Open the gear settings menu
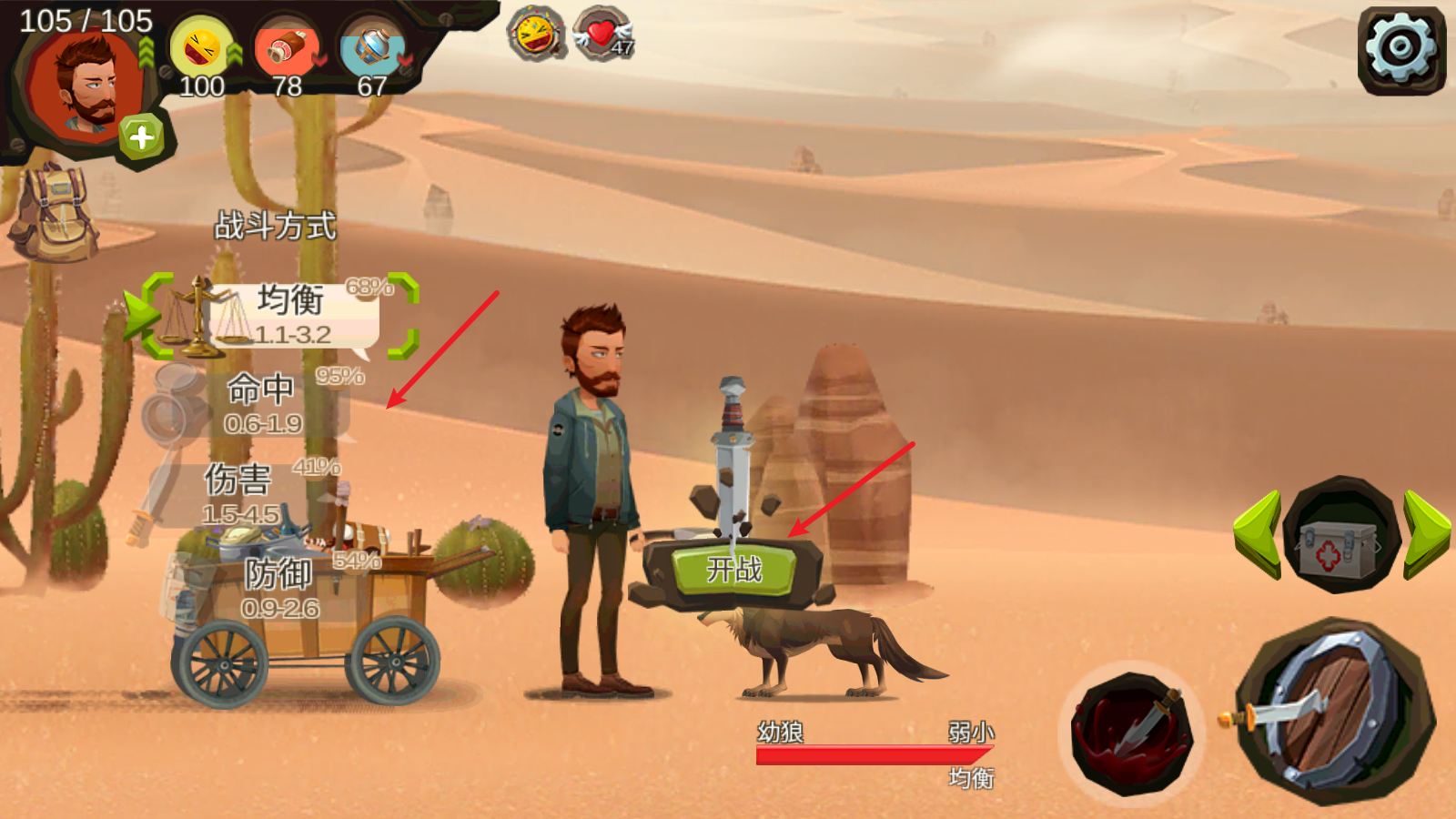Image resolution: width=1456 pixels, height=819 pixels. (1401, 47)
